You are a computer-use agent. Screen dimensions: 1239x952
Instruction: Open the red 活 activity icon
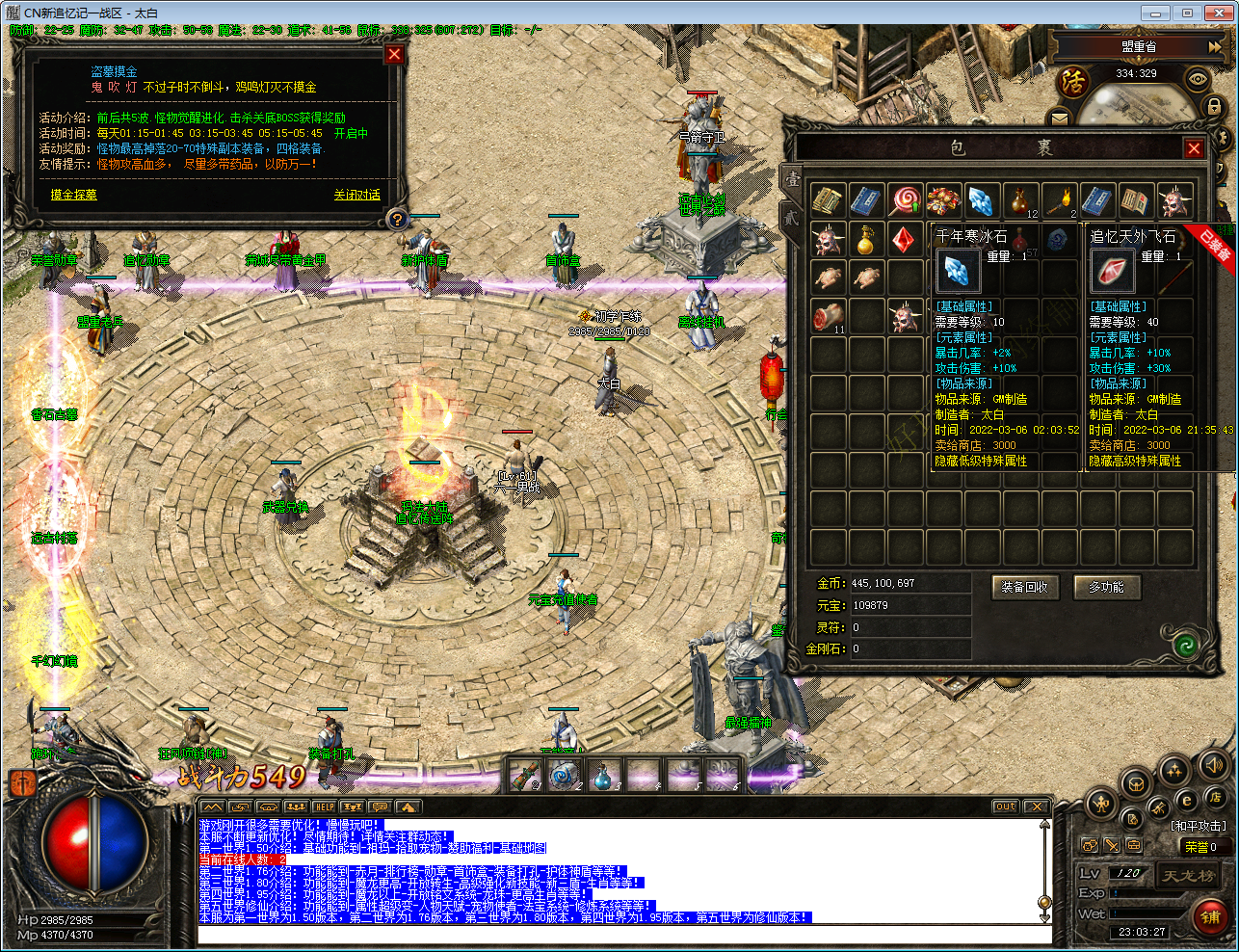[x=1072, y=83]
